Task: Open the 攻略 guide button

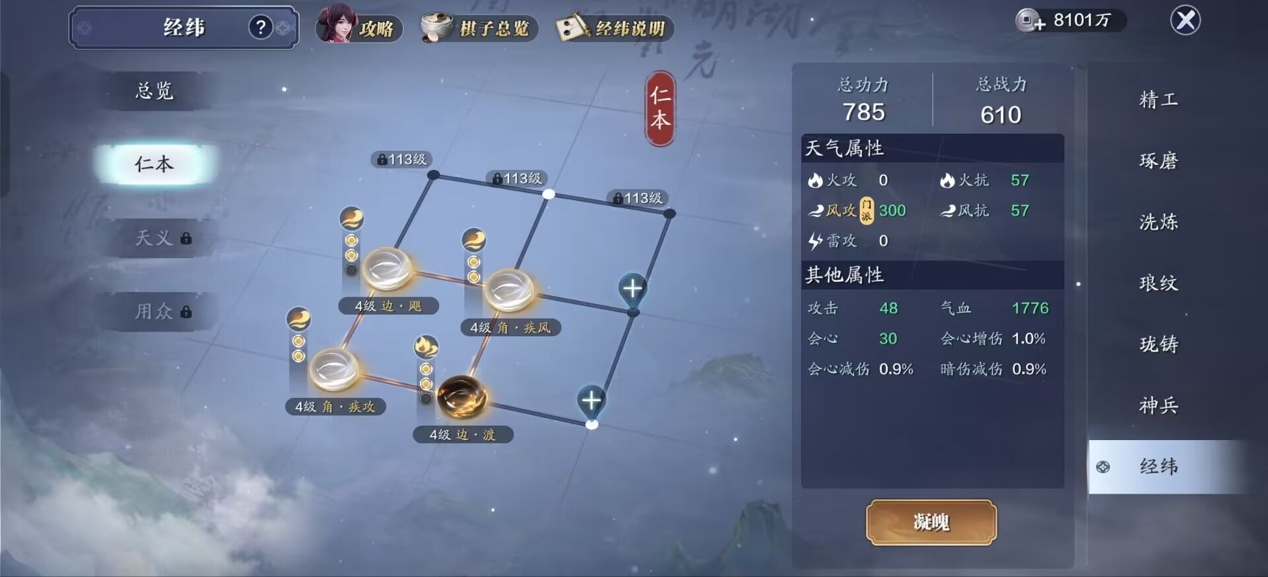Action: pyautogui.click(x=360, y=26)
